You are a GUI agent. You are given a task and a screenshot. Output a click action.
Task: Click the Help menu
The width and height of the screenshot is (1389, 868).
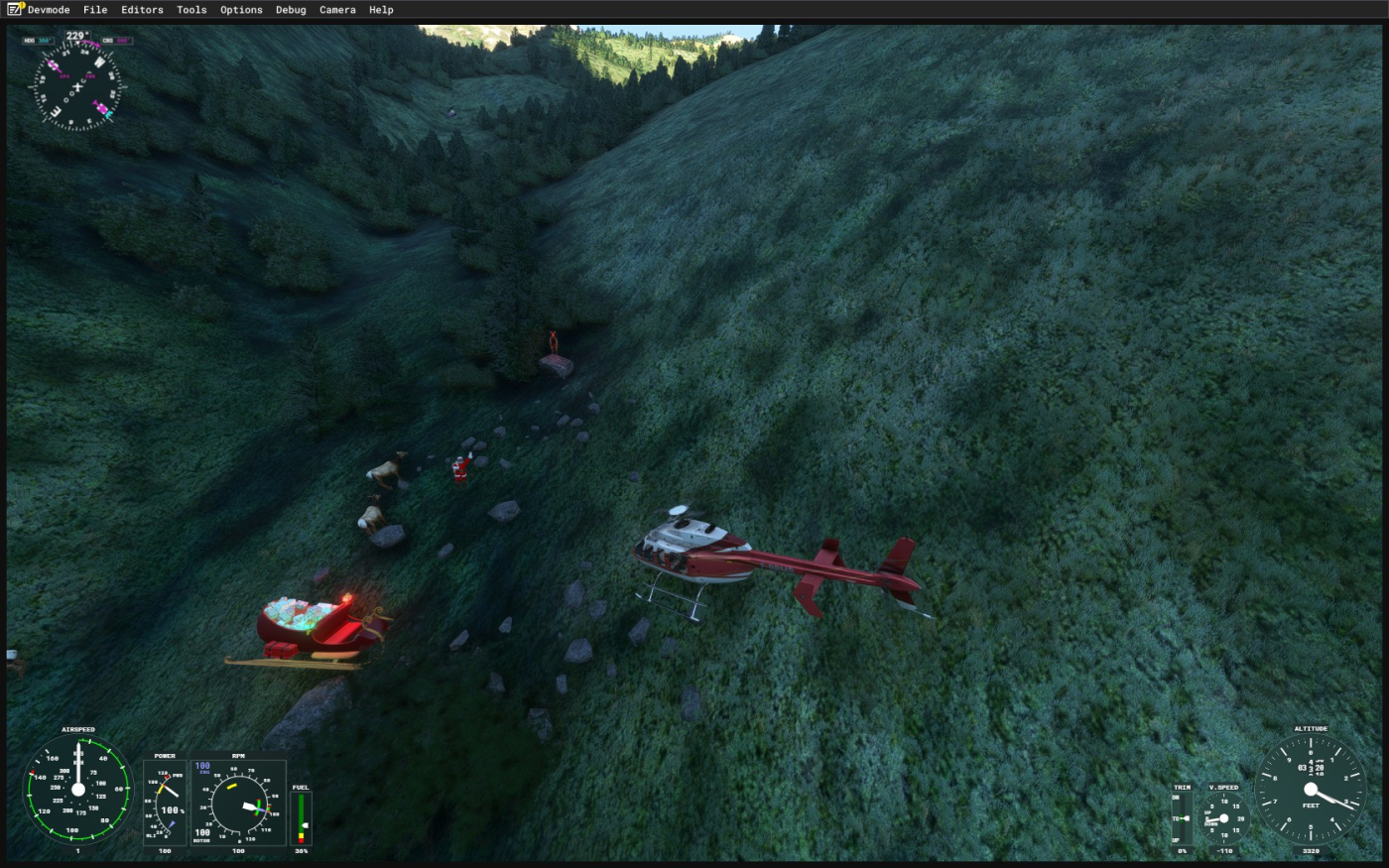point(381,10)
